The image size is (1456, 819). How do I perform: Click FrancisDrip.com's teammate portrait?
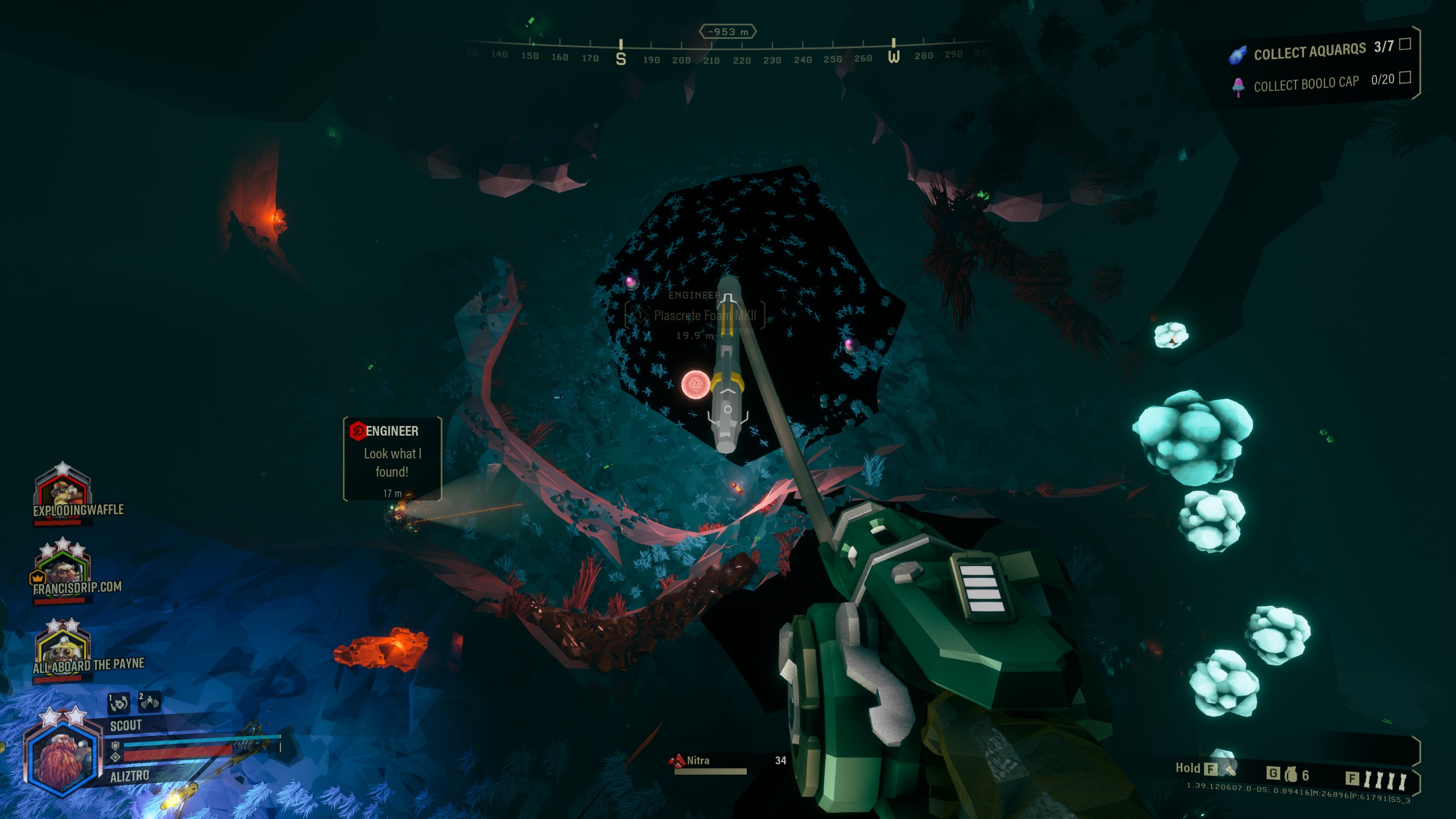pyautogui.click(x=63, y=565)
